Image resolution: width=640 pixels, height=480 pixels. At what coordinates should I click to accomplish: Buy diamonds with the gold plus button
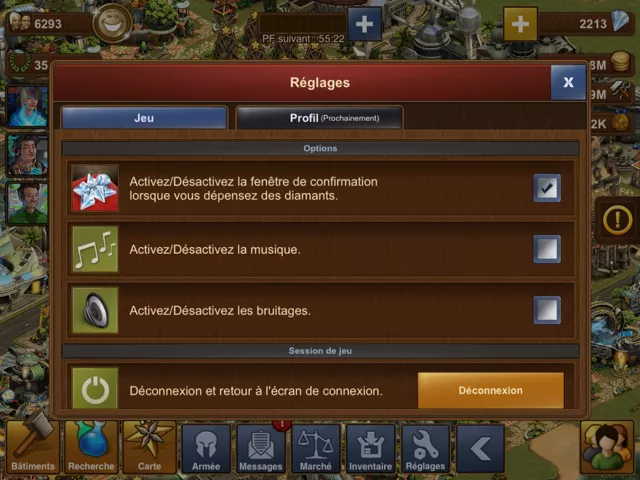520,23
